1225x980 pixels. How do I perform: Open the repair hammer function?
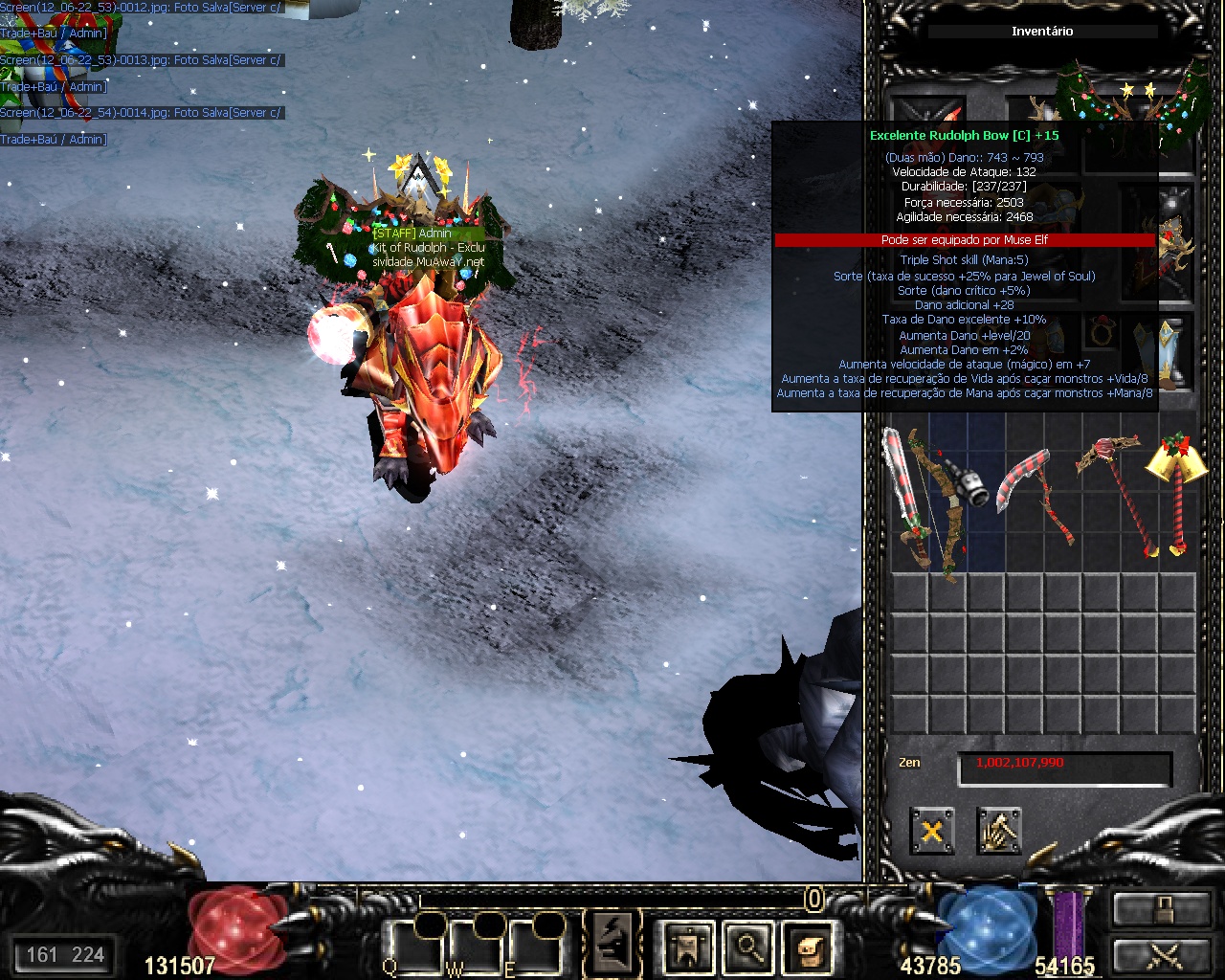click(x=999, y=831)
